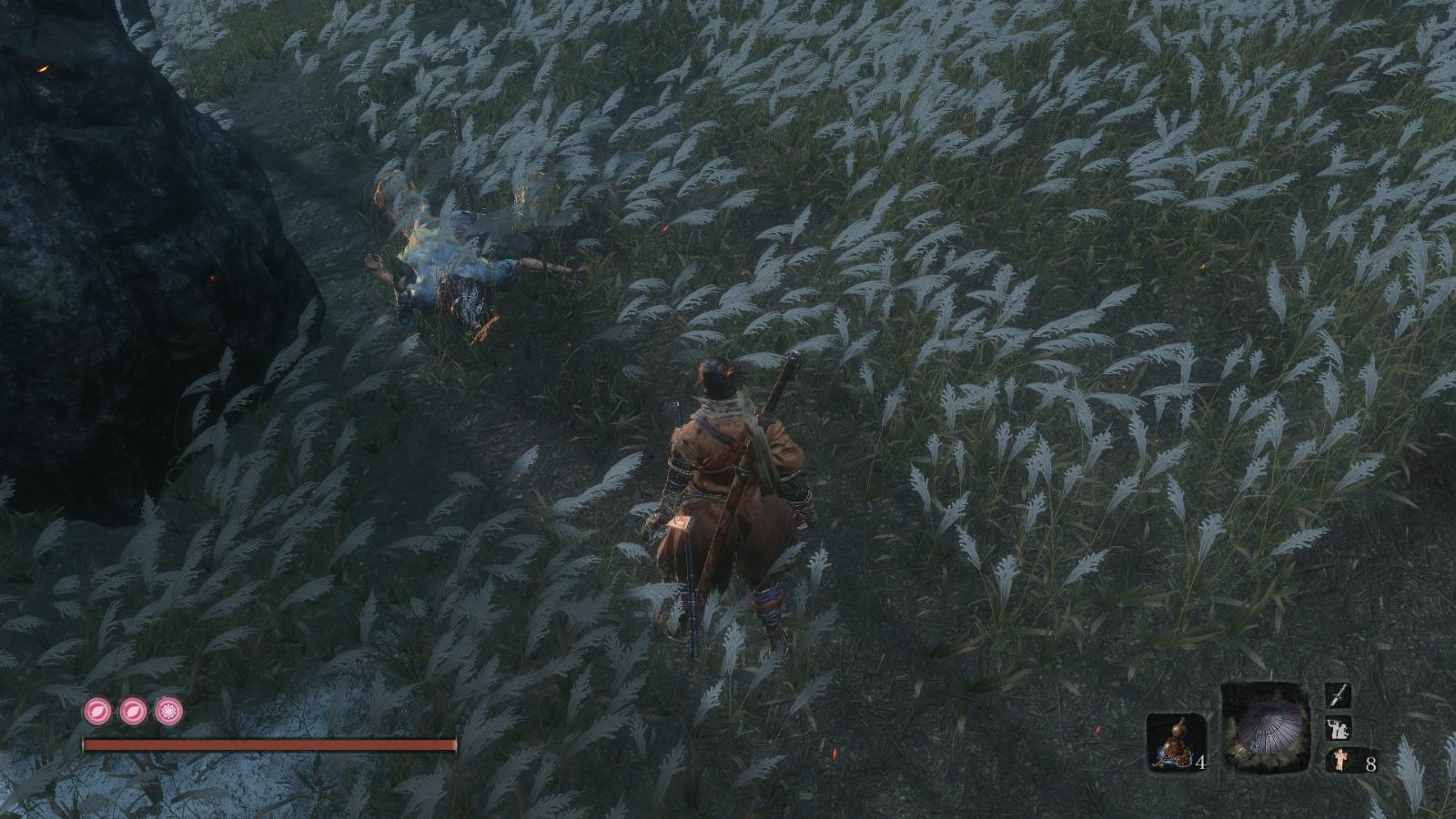
Task: Click the defeated enemy's glowing body
Action: [446, 255]
